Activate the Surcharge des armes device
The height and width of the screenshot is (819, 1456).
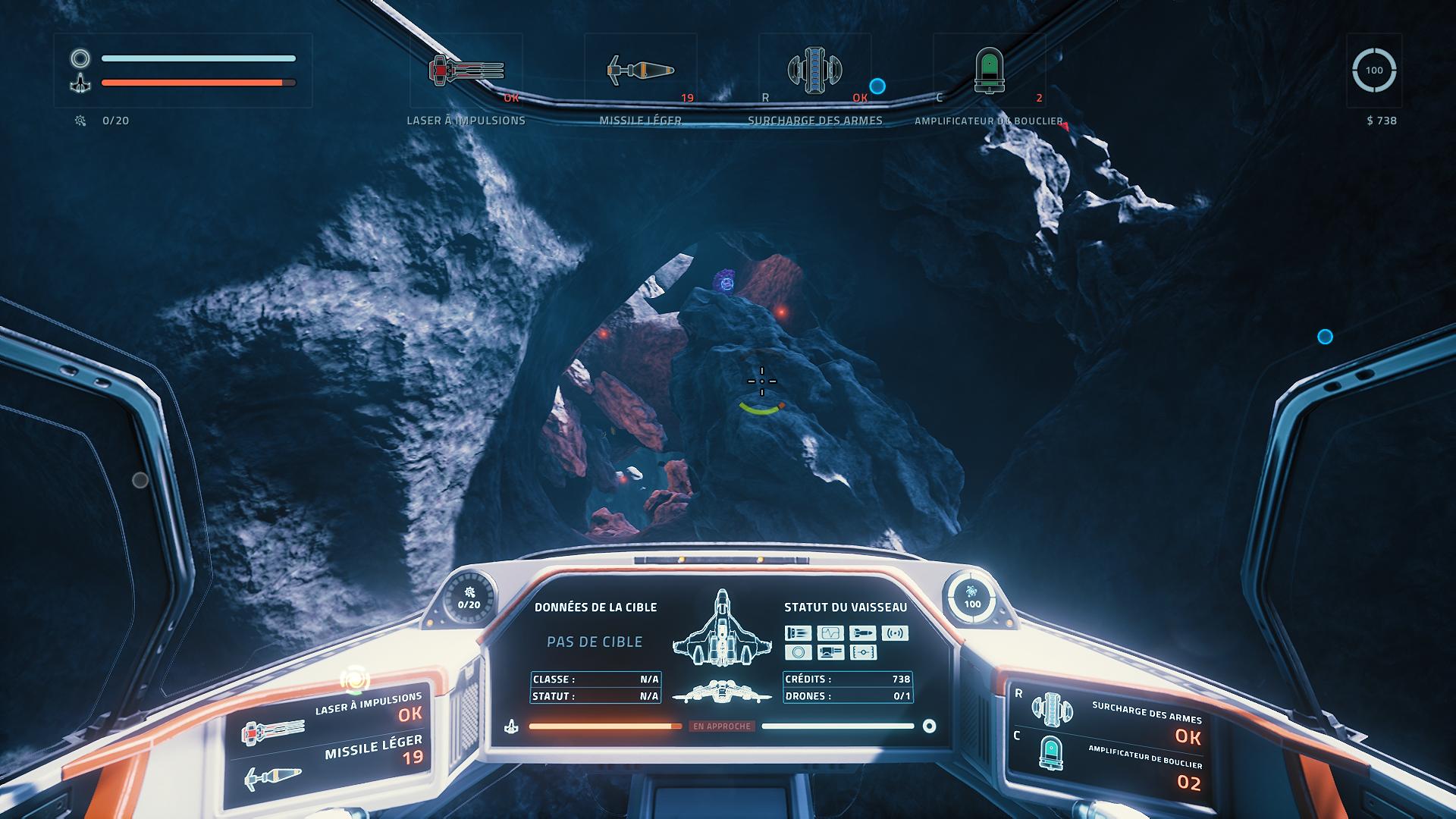814,72
